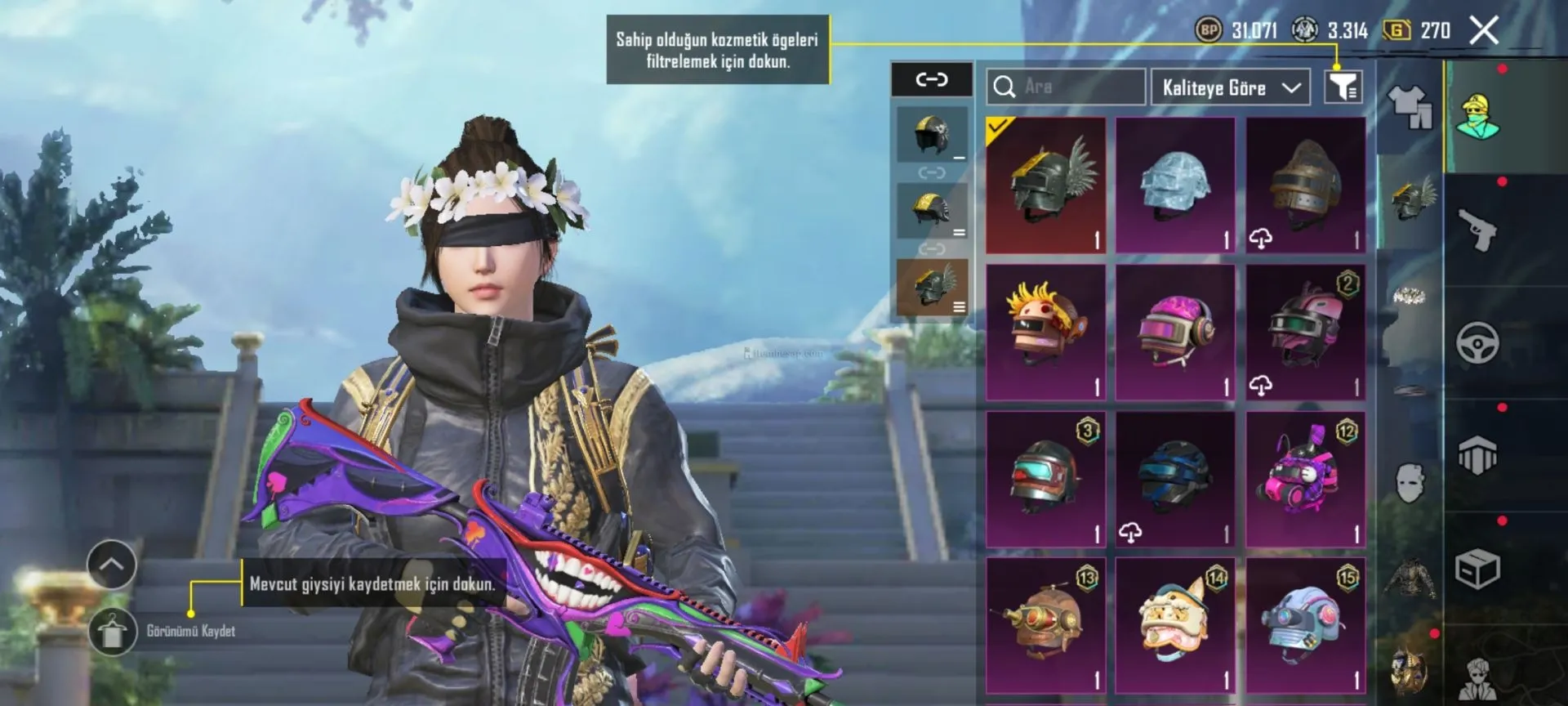
Task: Select the winged gold-black helmet skin
Action: coord(1045,185)
